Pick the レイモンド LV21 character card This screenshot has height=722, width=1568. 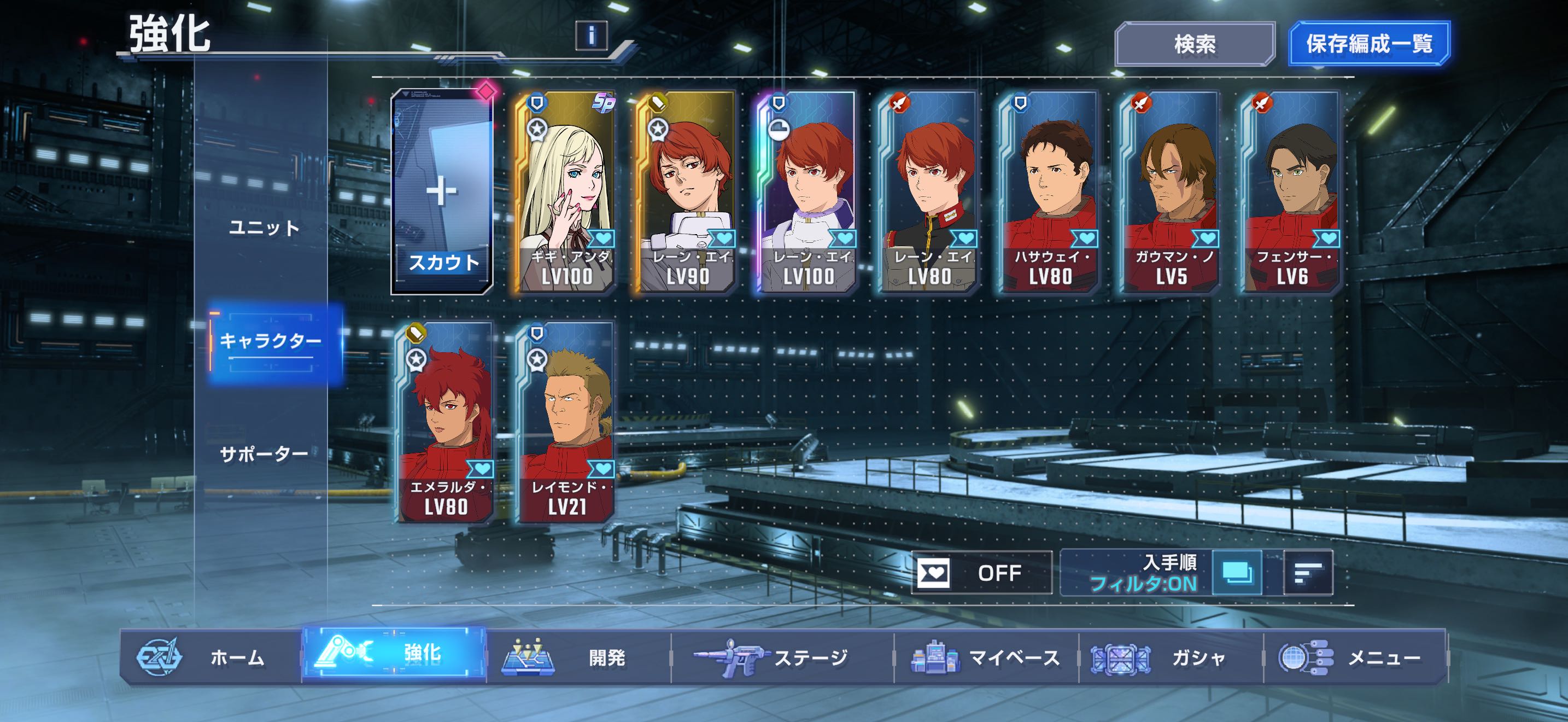point(565,422)
